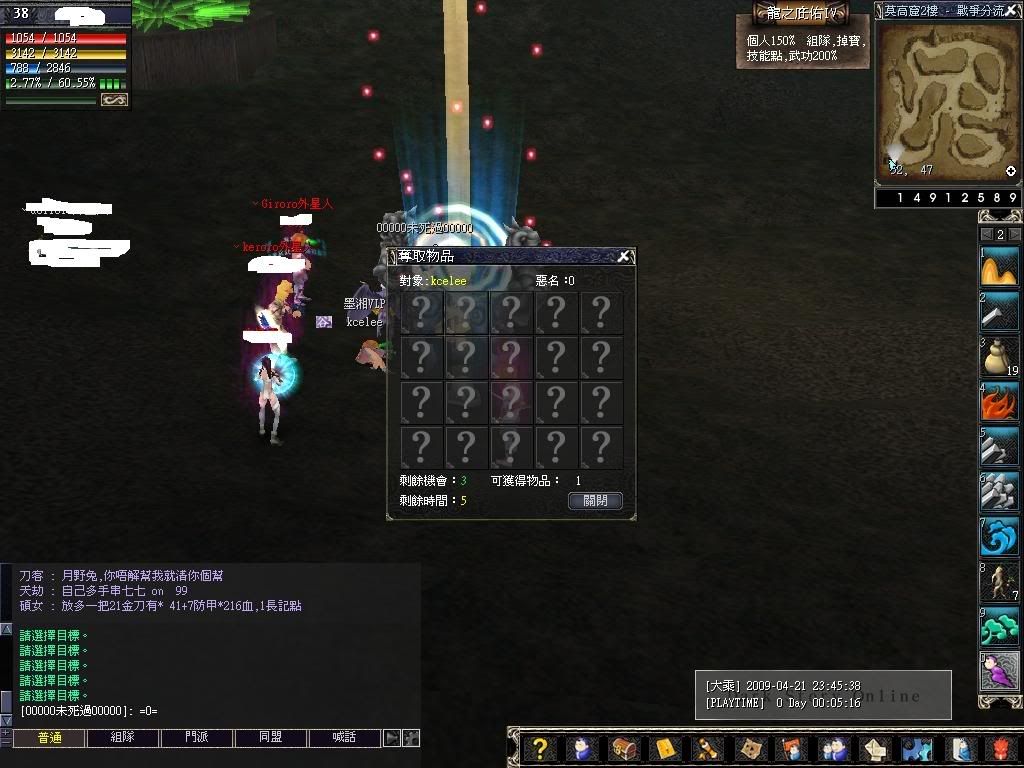Click the yellow book icon in bottom toolbar
Screen dimensions: 1024x768
click(x=666, y=749)
